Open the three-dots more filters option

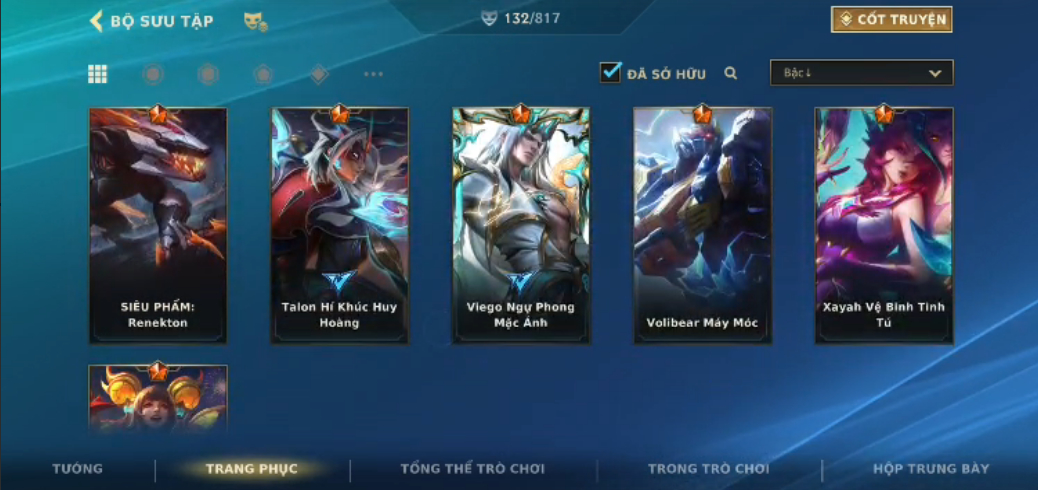(373, 74)
